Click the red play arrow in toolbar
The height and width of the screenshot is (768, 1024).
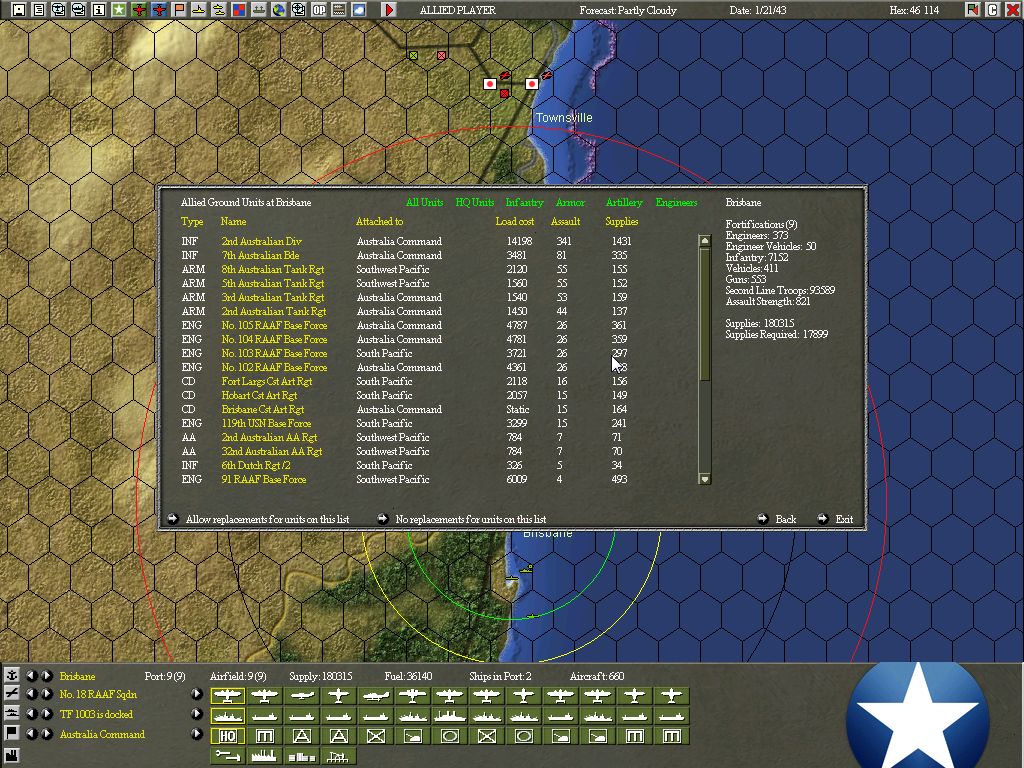[x=389, y=10]
